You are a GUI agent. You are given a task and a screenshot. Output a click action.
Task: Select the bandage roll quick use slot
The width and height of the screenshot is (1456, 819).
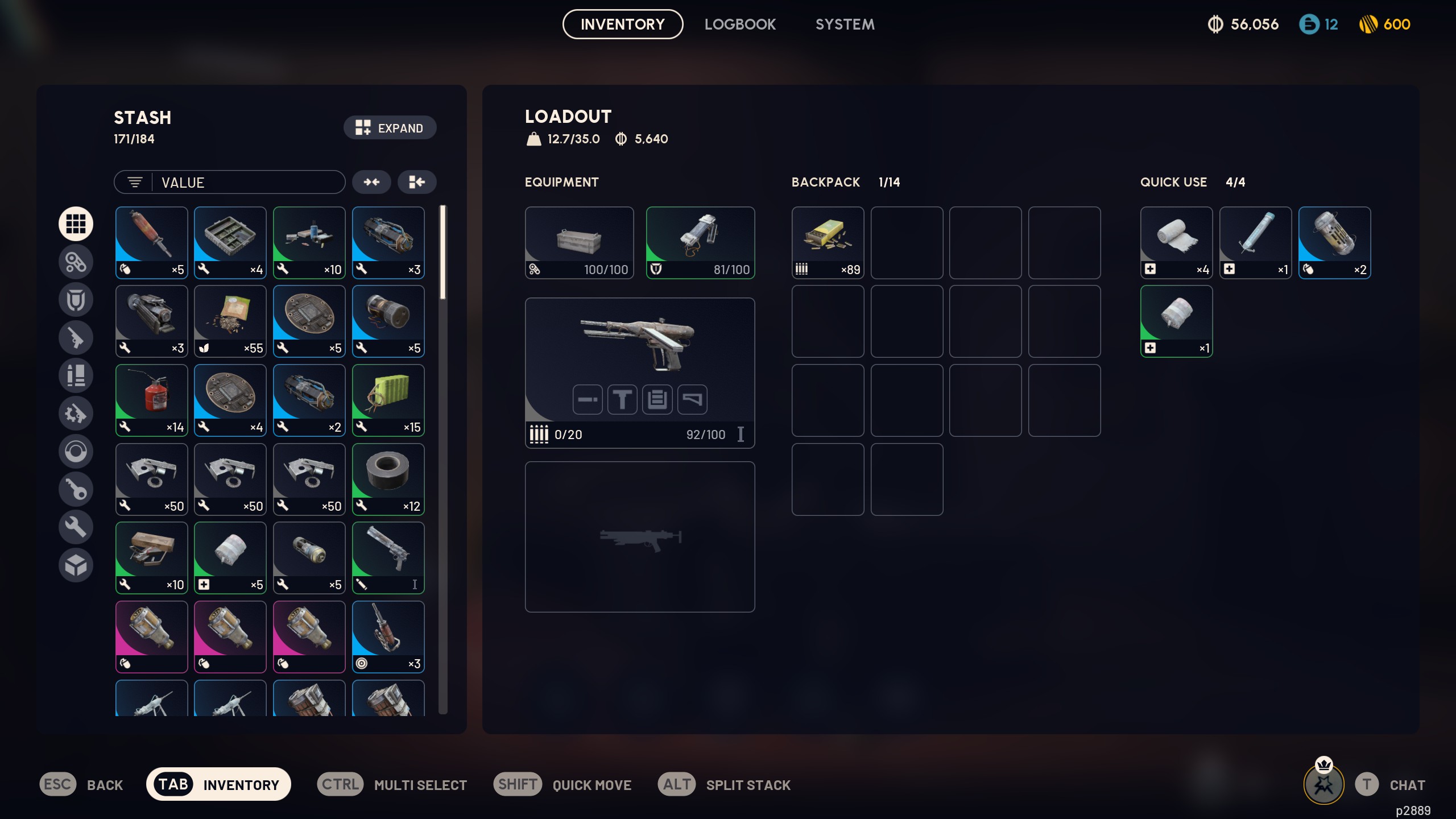click(x=1176, y=242)
